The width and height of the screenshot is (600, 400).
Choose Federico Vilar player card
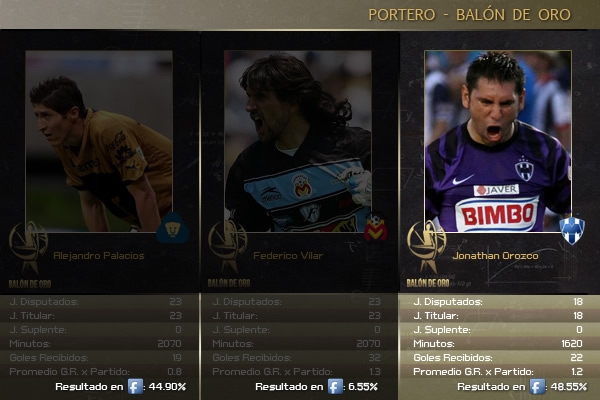point(298,140)
